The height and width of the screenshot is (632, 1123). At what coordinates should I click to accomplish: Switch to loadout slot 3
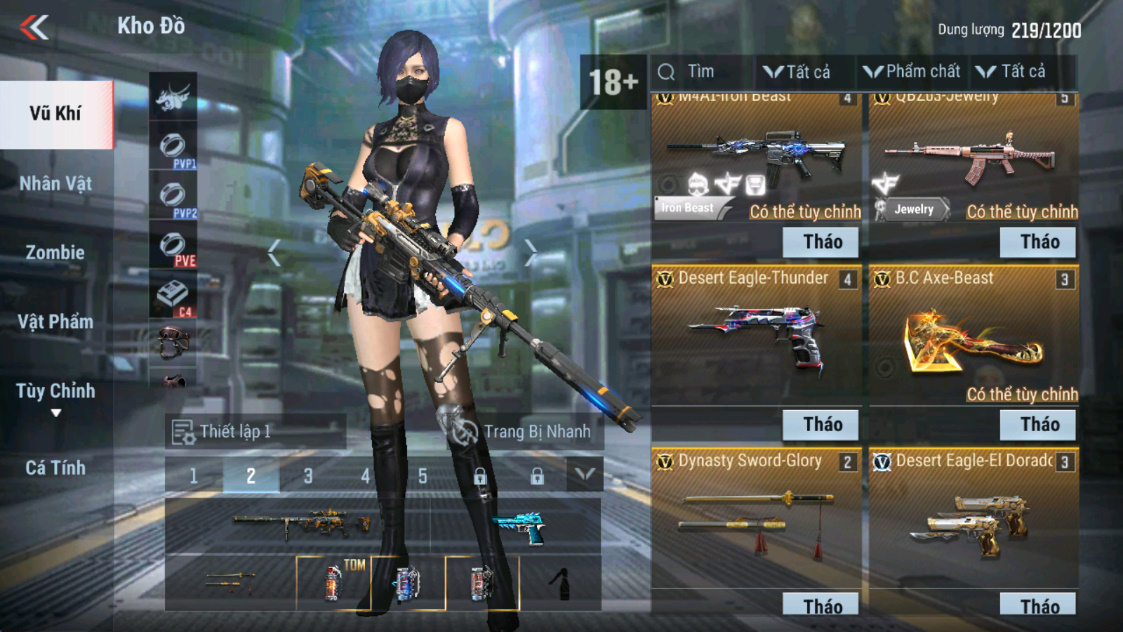[308, 476]
